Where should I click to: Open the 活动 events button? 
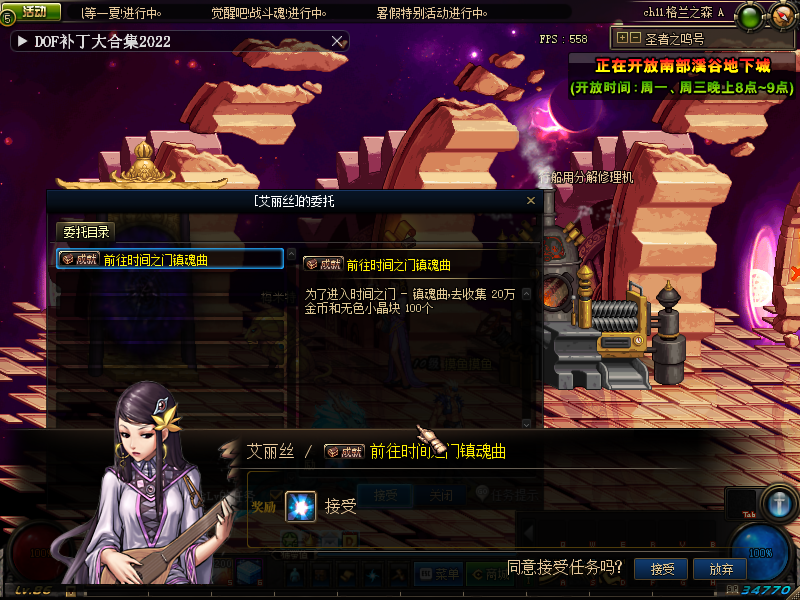click(33, 12)
